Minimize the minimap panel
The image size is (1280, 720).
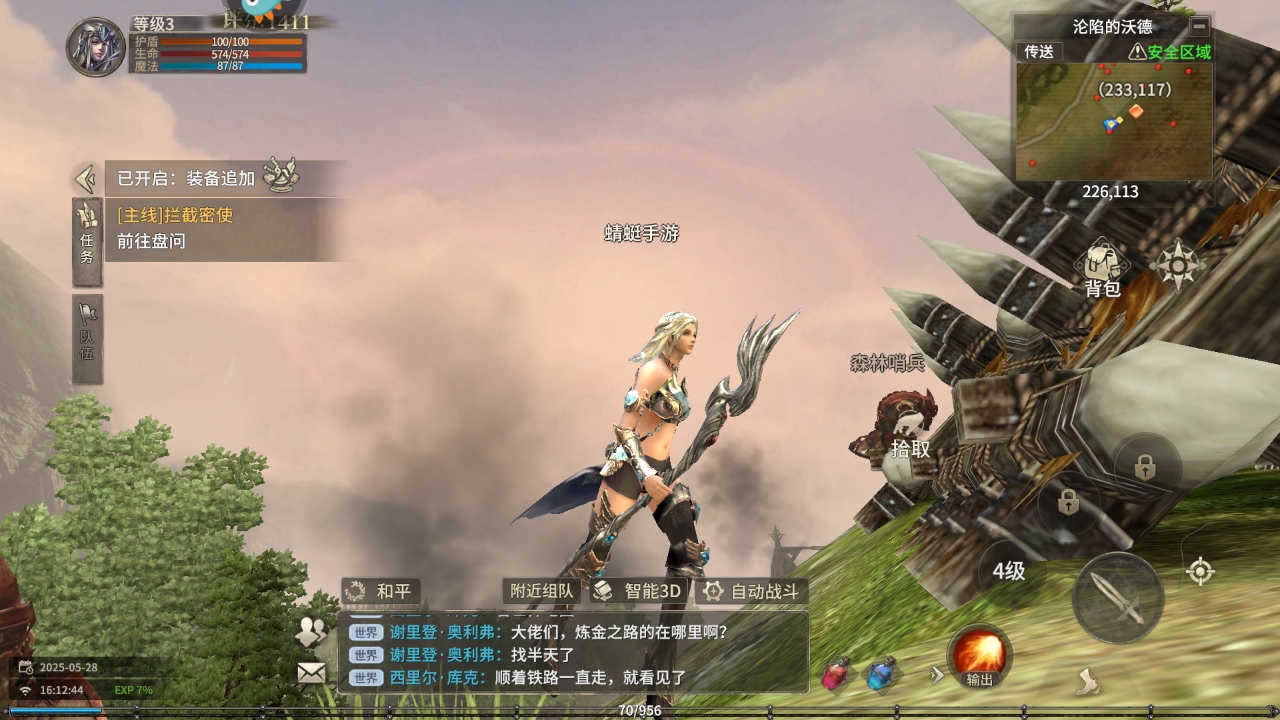click(1199, 27)
